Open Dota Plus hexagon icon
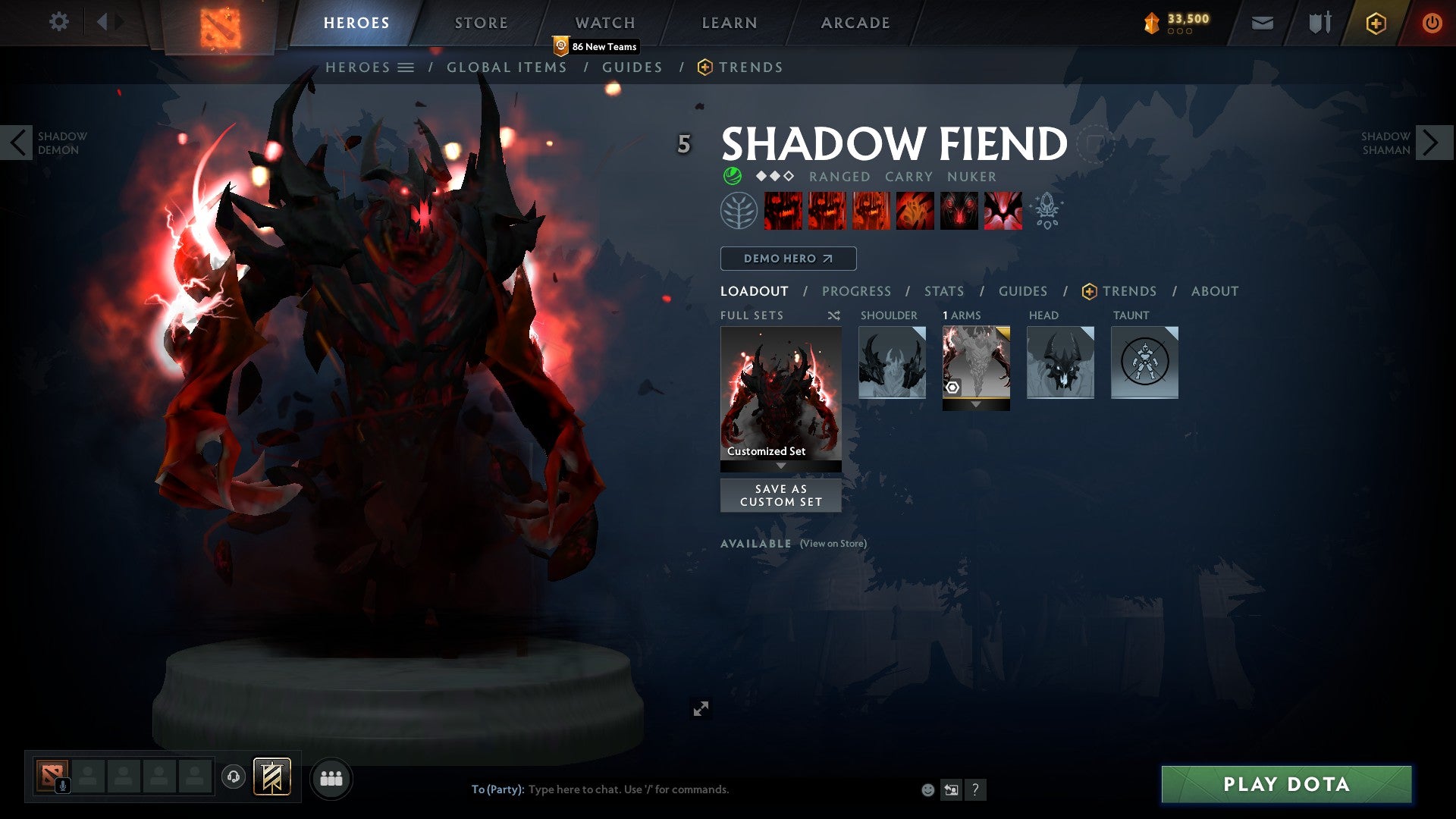The height and width of the screenshot is (819, 1456). click(x=1376, y=23)
